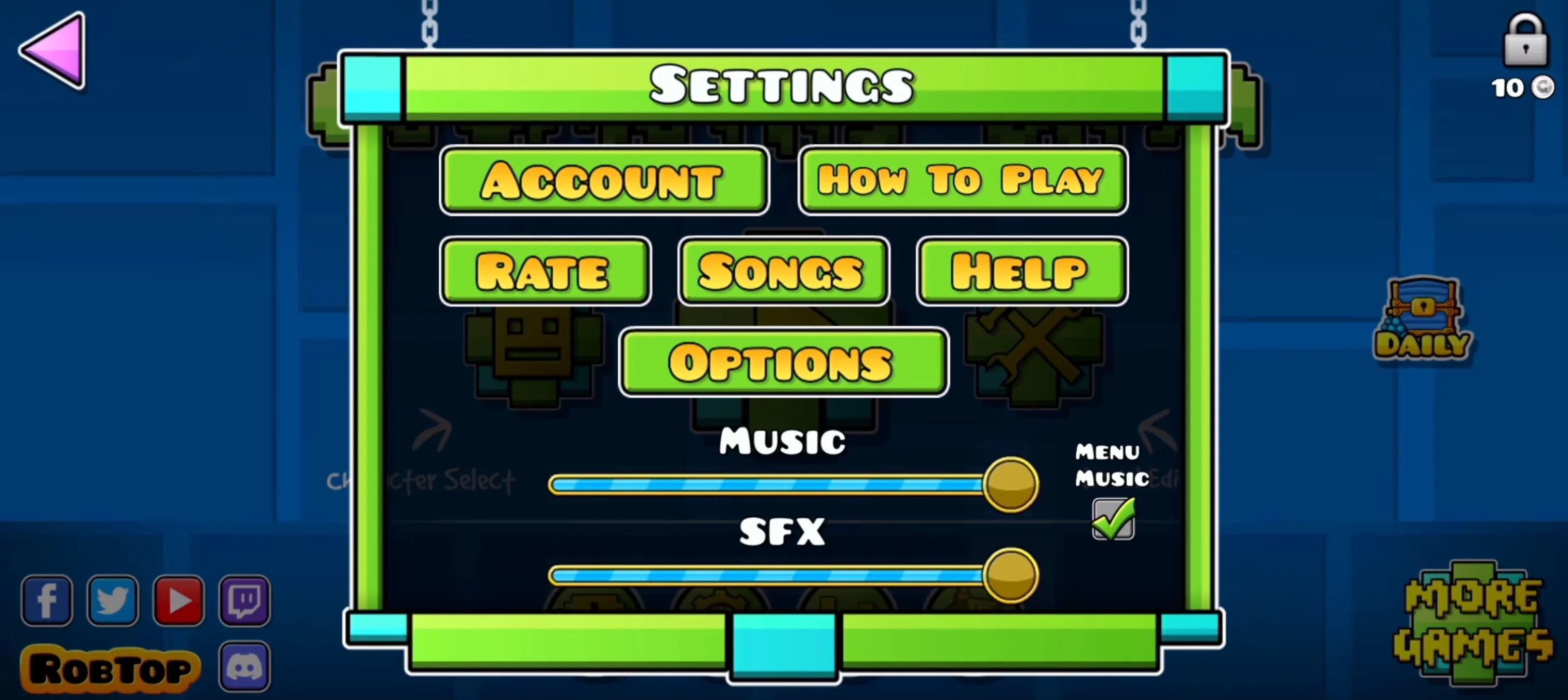This screenshot has width=1568, height=700.
Task: Open the Help screen
Action: point(1021,272)
